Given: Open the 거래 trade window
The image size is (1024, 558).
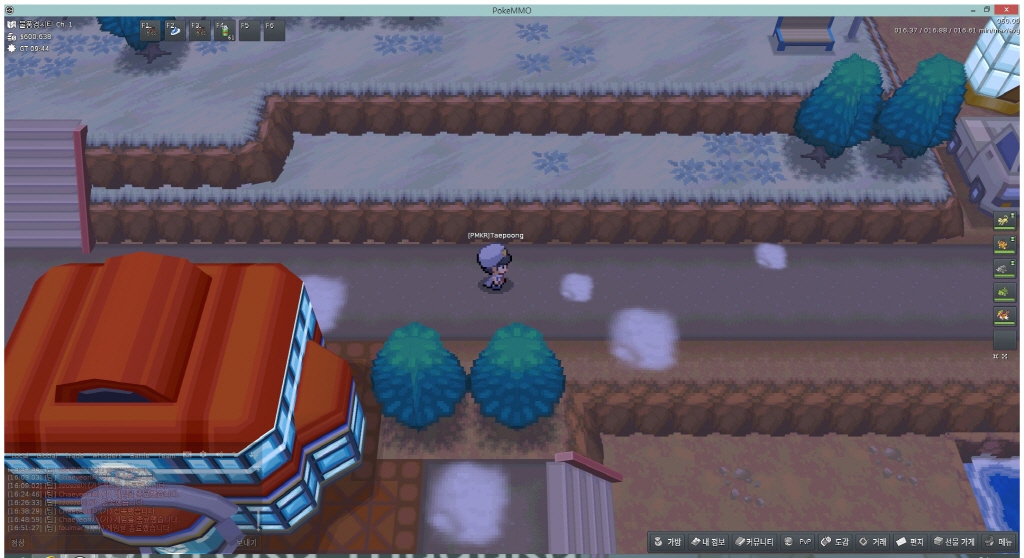Looking at the screenshot, I should coord(873,542).
